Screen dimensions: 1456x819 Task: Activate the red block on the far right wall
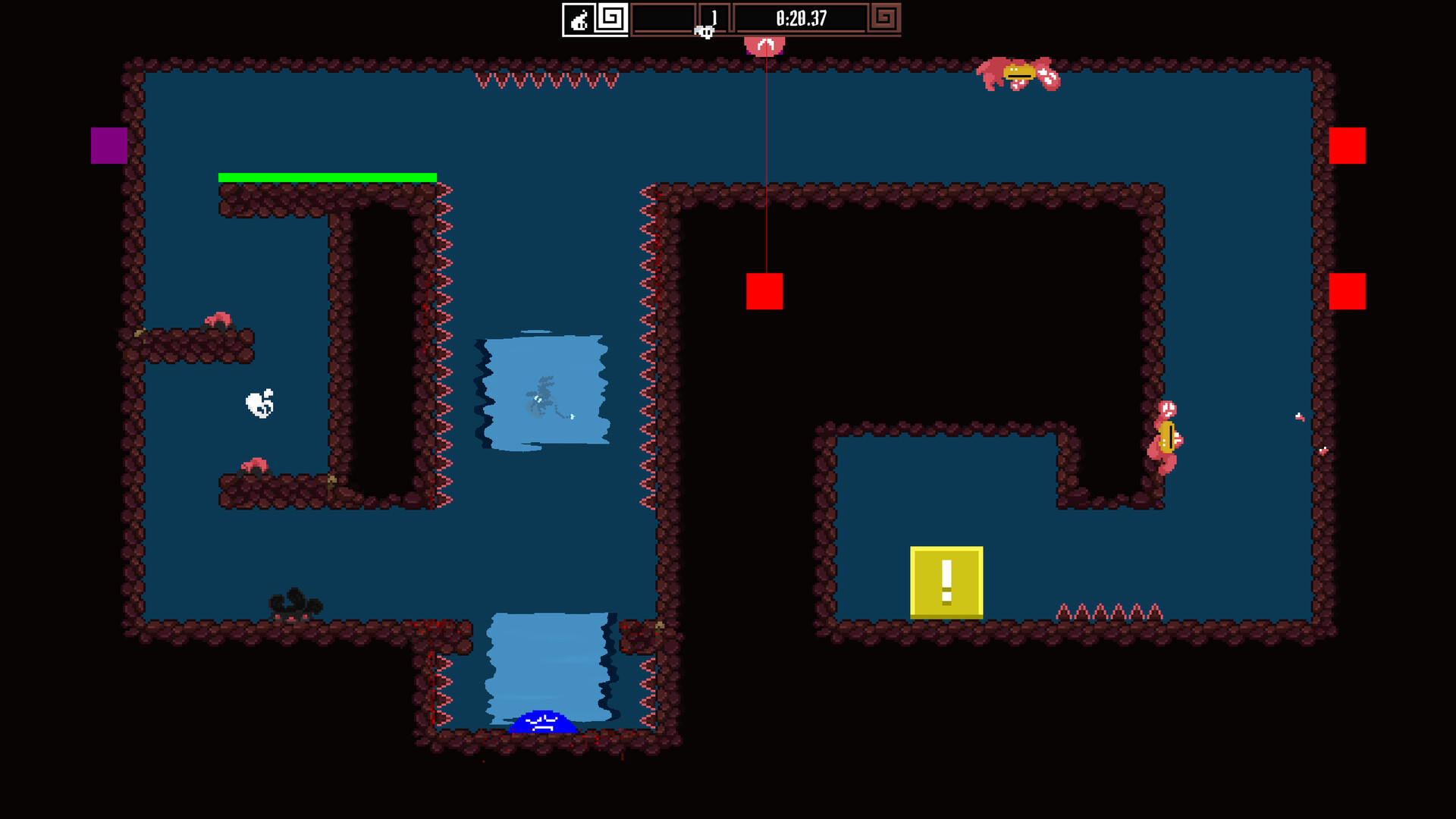1346,146
